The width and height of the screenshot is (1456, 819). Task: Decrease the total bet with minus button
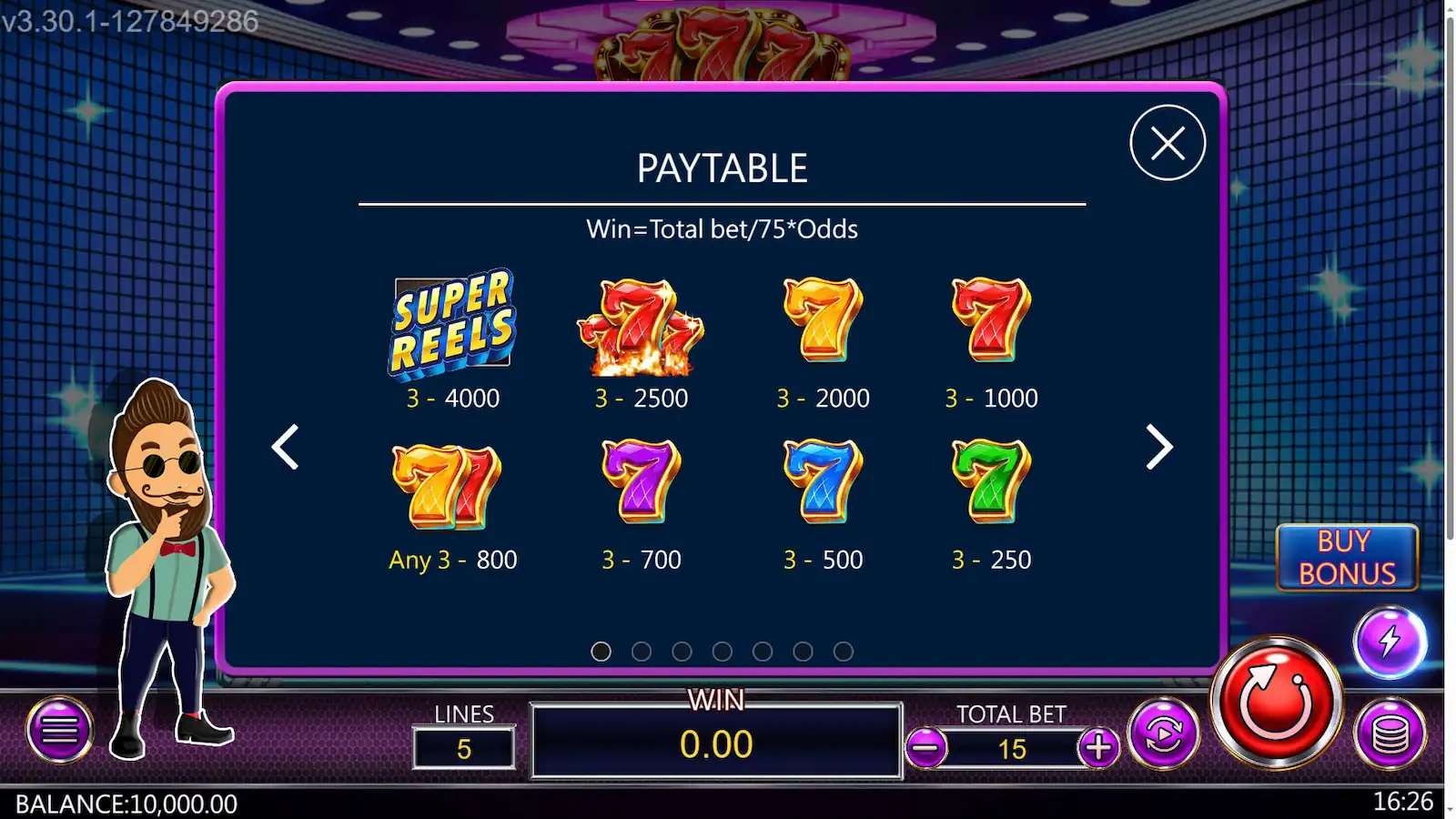pos(926,749)
